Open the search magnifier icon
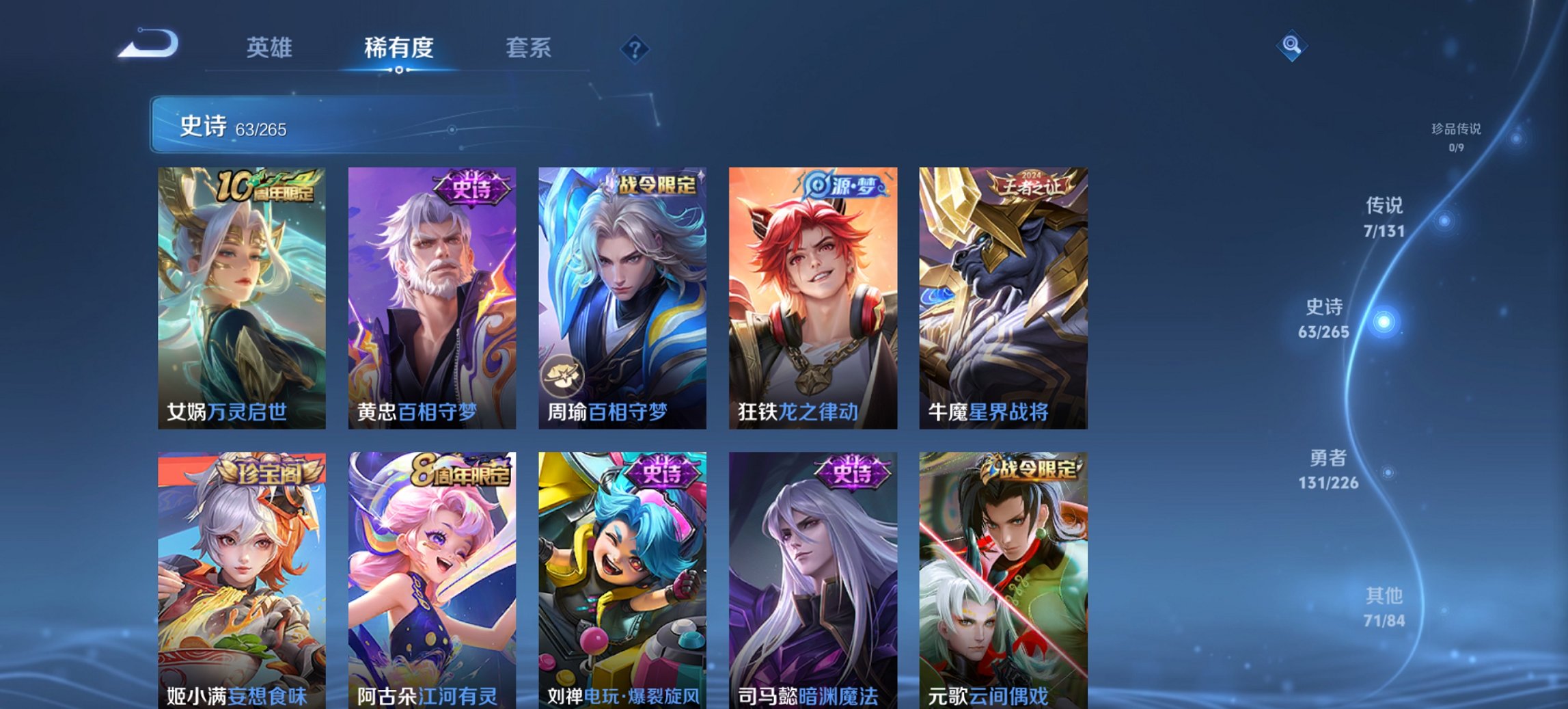The width and height of the screenshot is (1568, 709). click(1290, 45)
